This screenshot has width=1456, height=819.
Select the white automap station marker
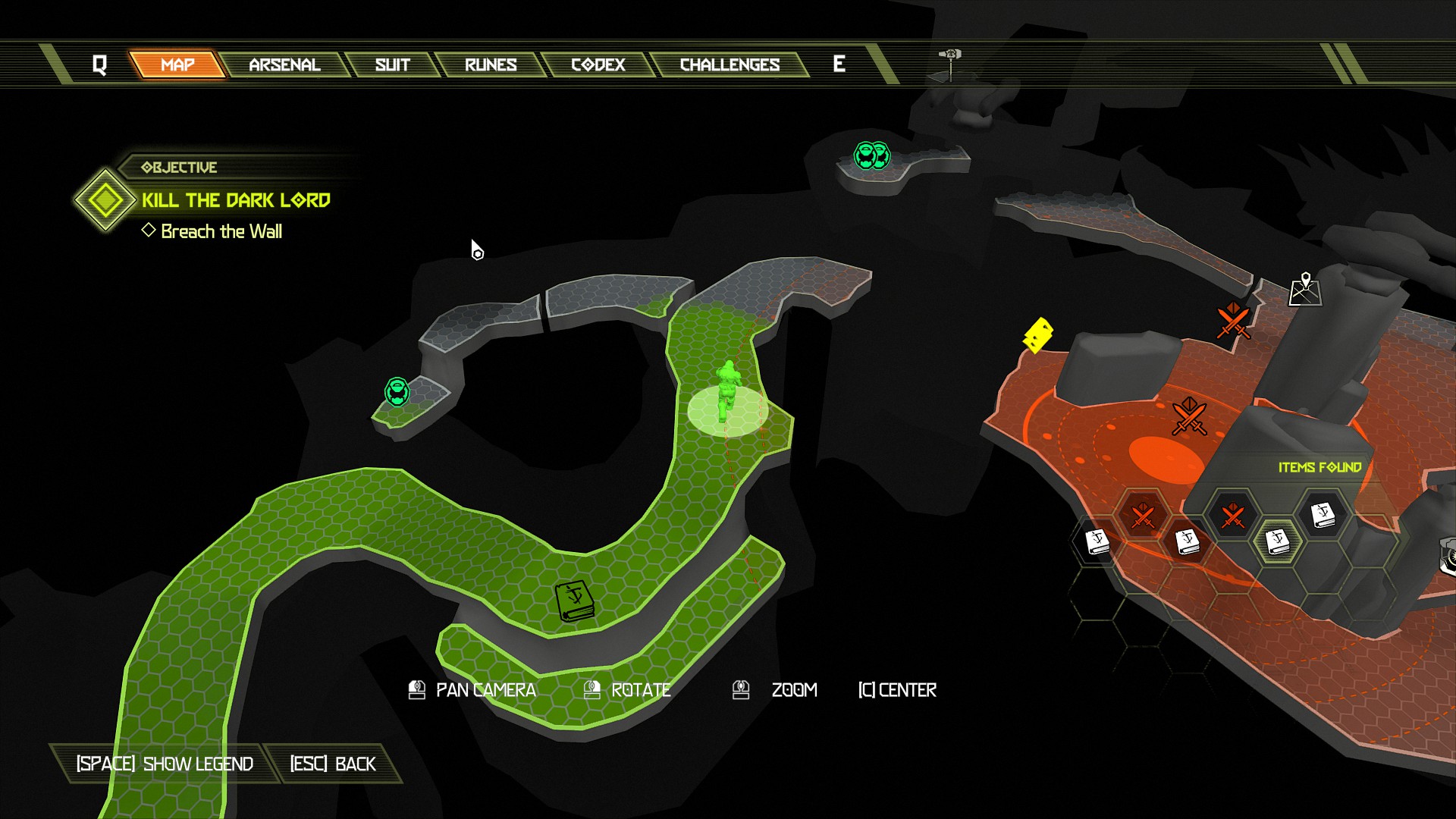1305,290
